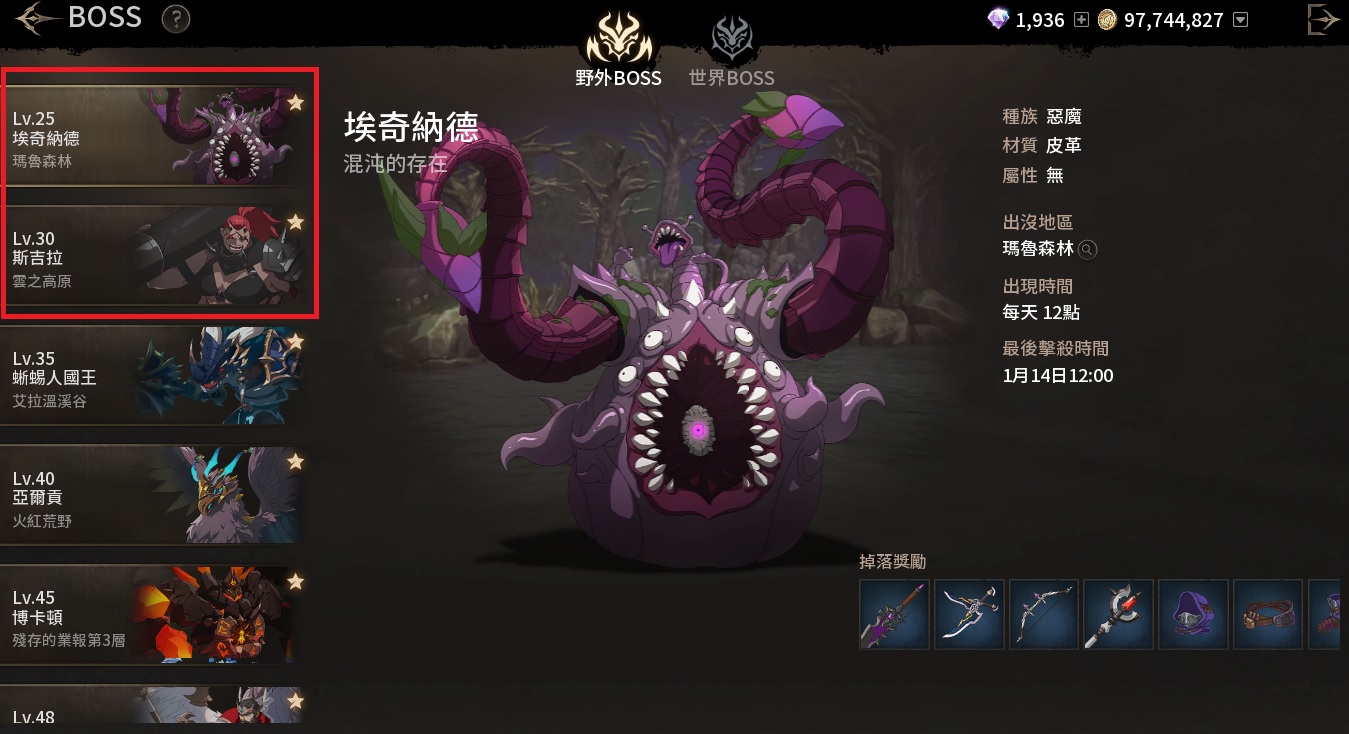This screenshot has width=1349, height=734.
Task: Select the Lv.48 boss entry
Action: (x=150, y=708)
